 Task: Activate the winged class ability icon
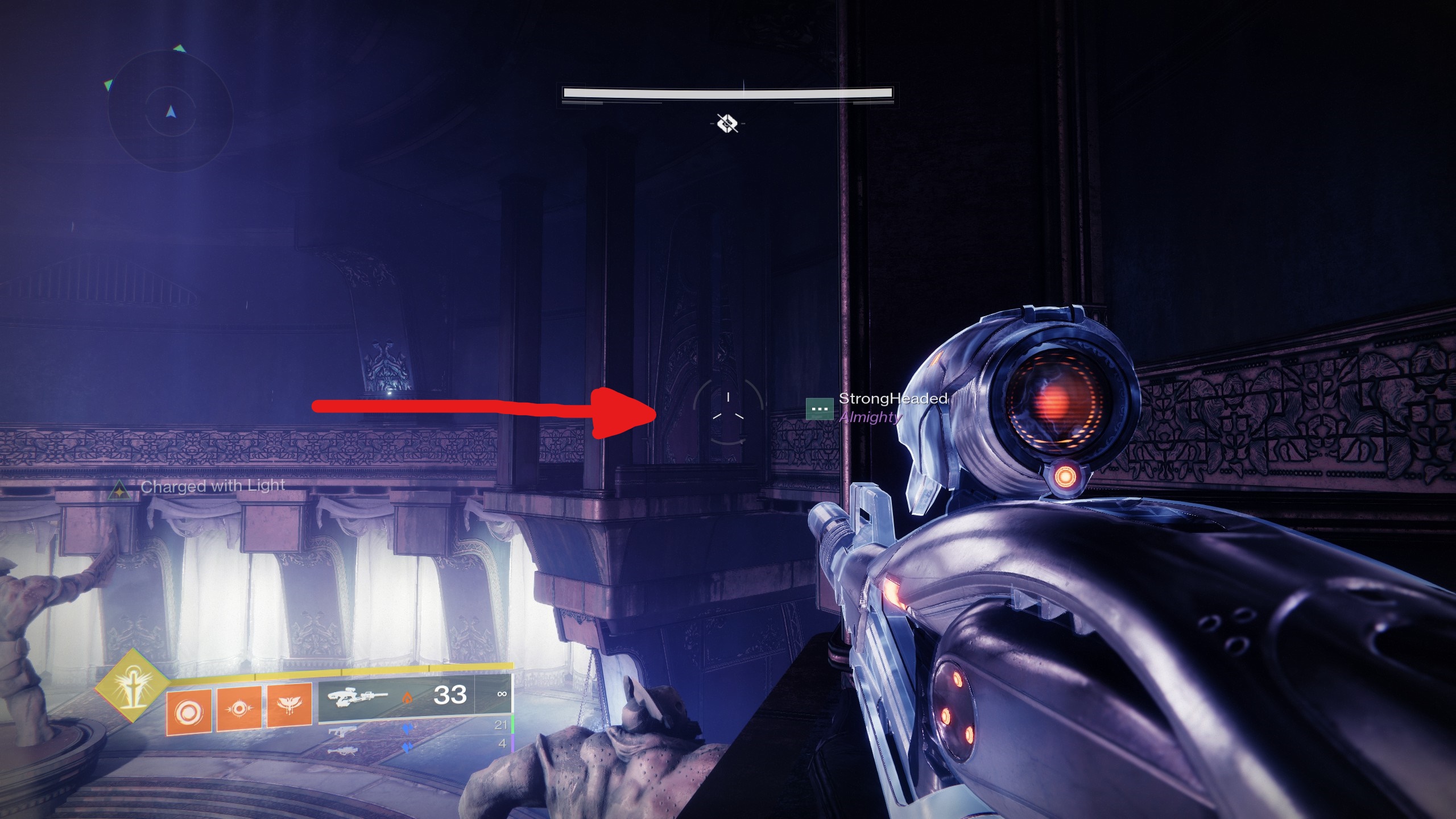tap(289, 706)
